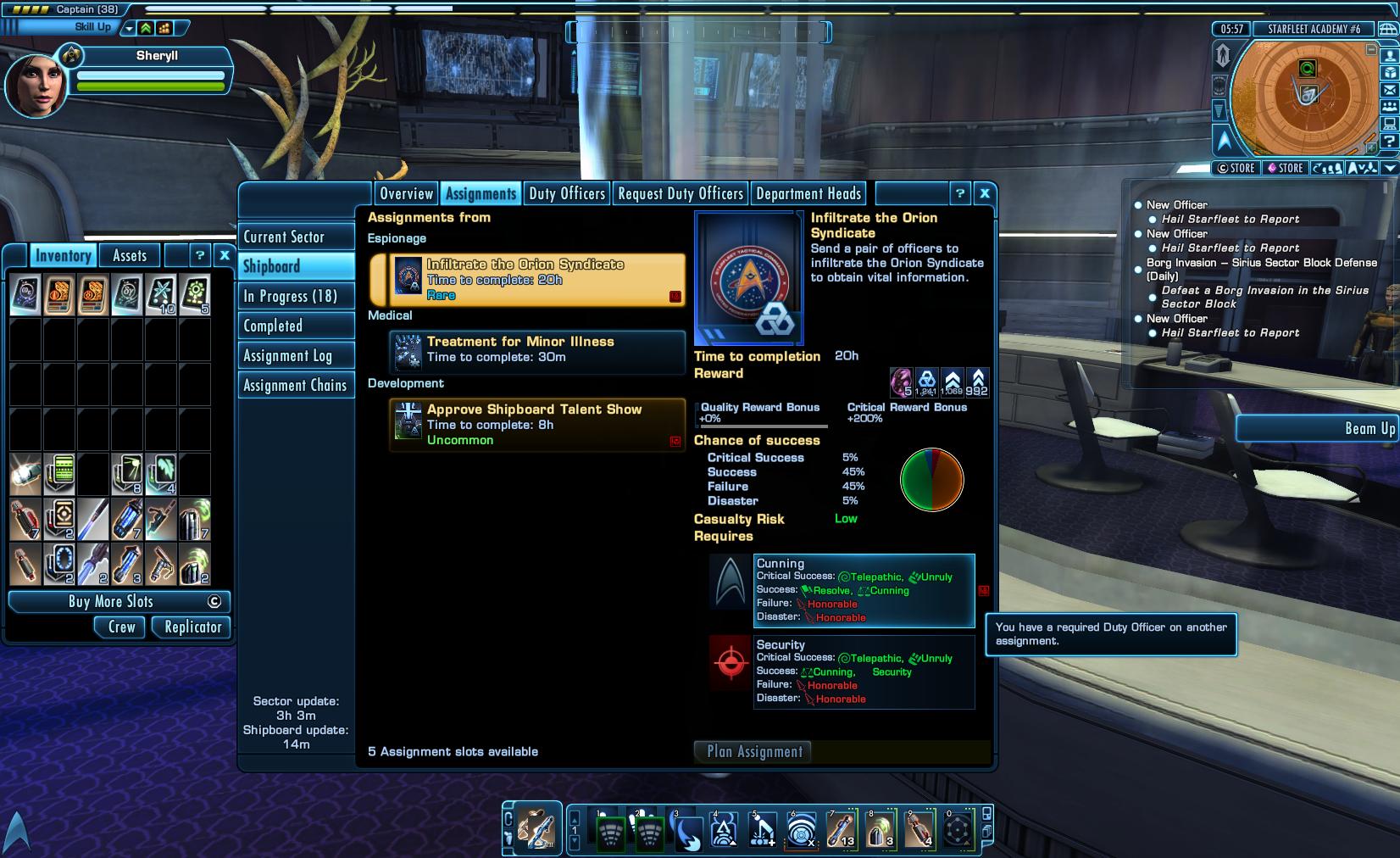This screenshot has width=1400, height=858.
Task: Choose Current Sector assignments
Action: pos(296,237)
